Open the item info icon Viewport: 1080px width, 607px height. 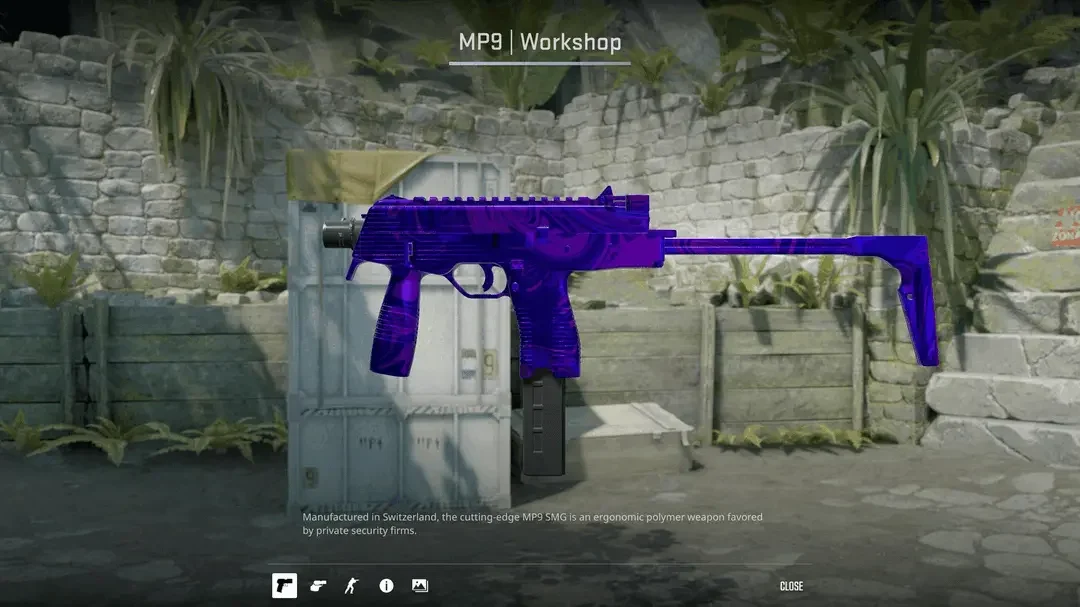tap(386, 586)
